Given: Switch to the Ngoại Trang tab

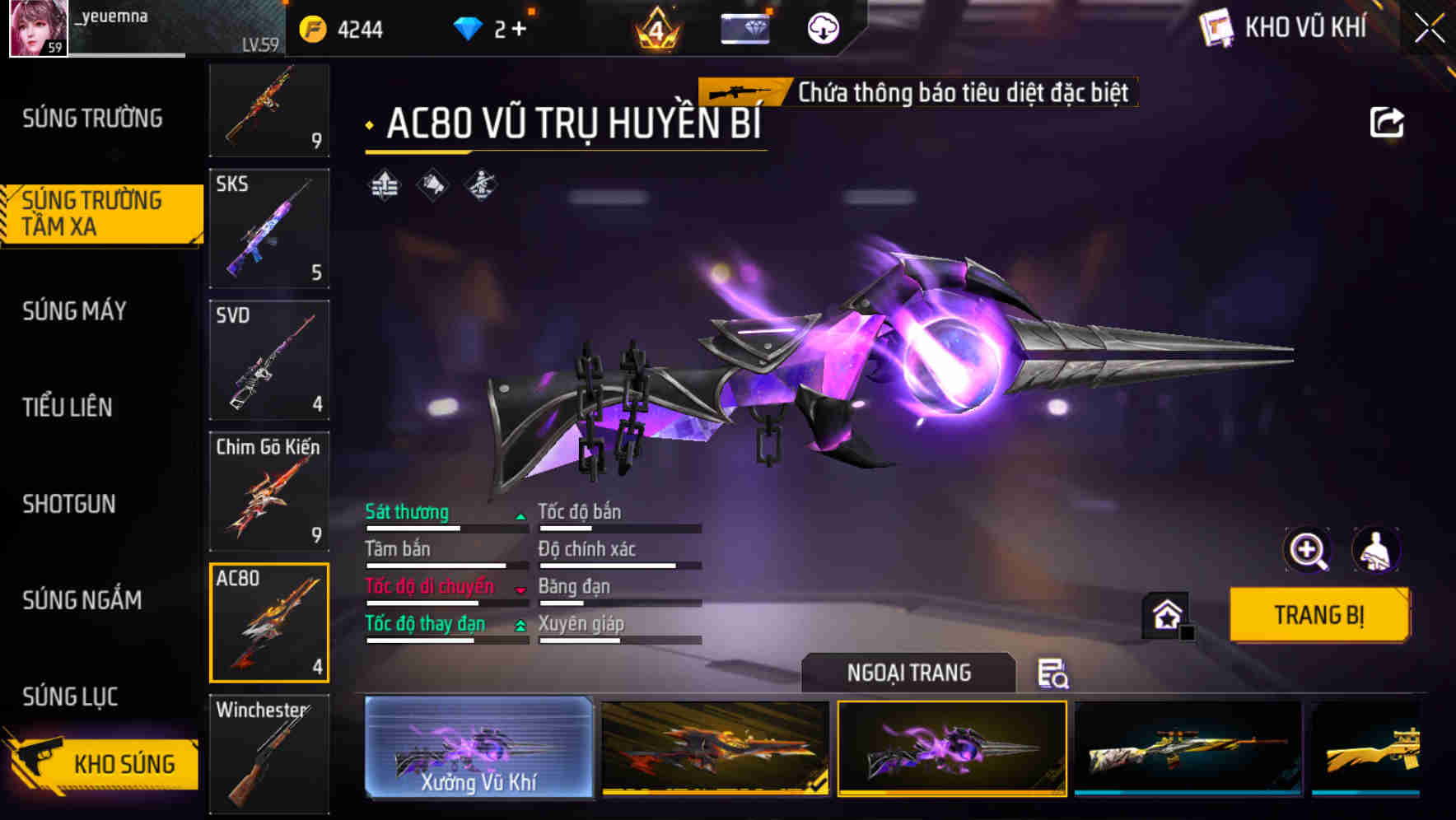Looking at the screenshot, I should pyautogui.click(x=908, y=673).
